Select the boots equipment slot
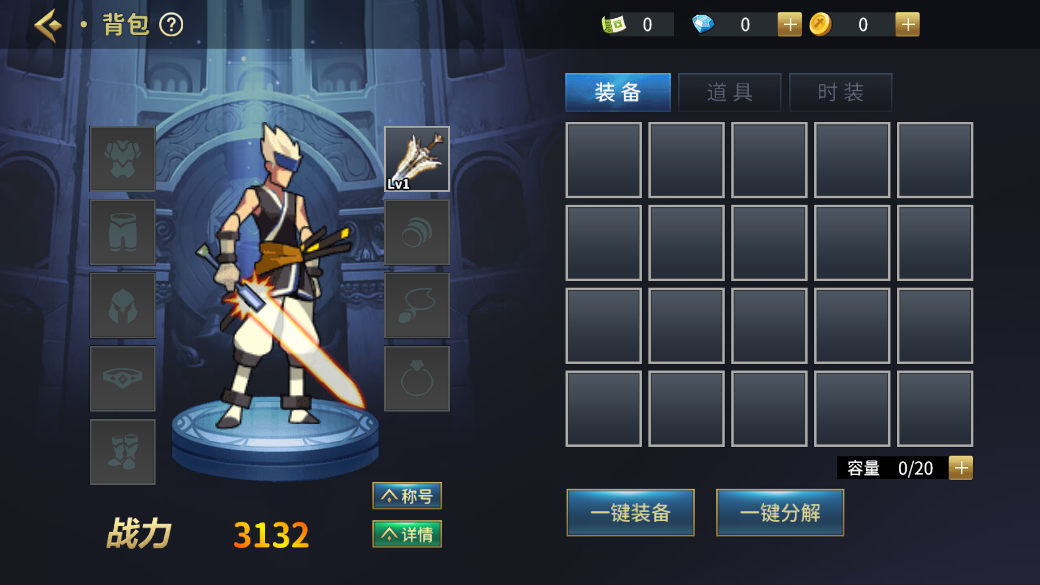 pyautogui.click(x=123, y=451)
